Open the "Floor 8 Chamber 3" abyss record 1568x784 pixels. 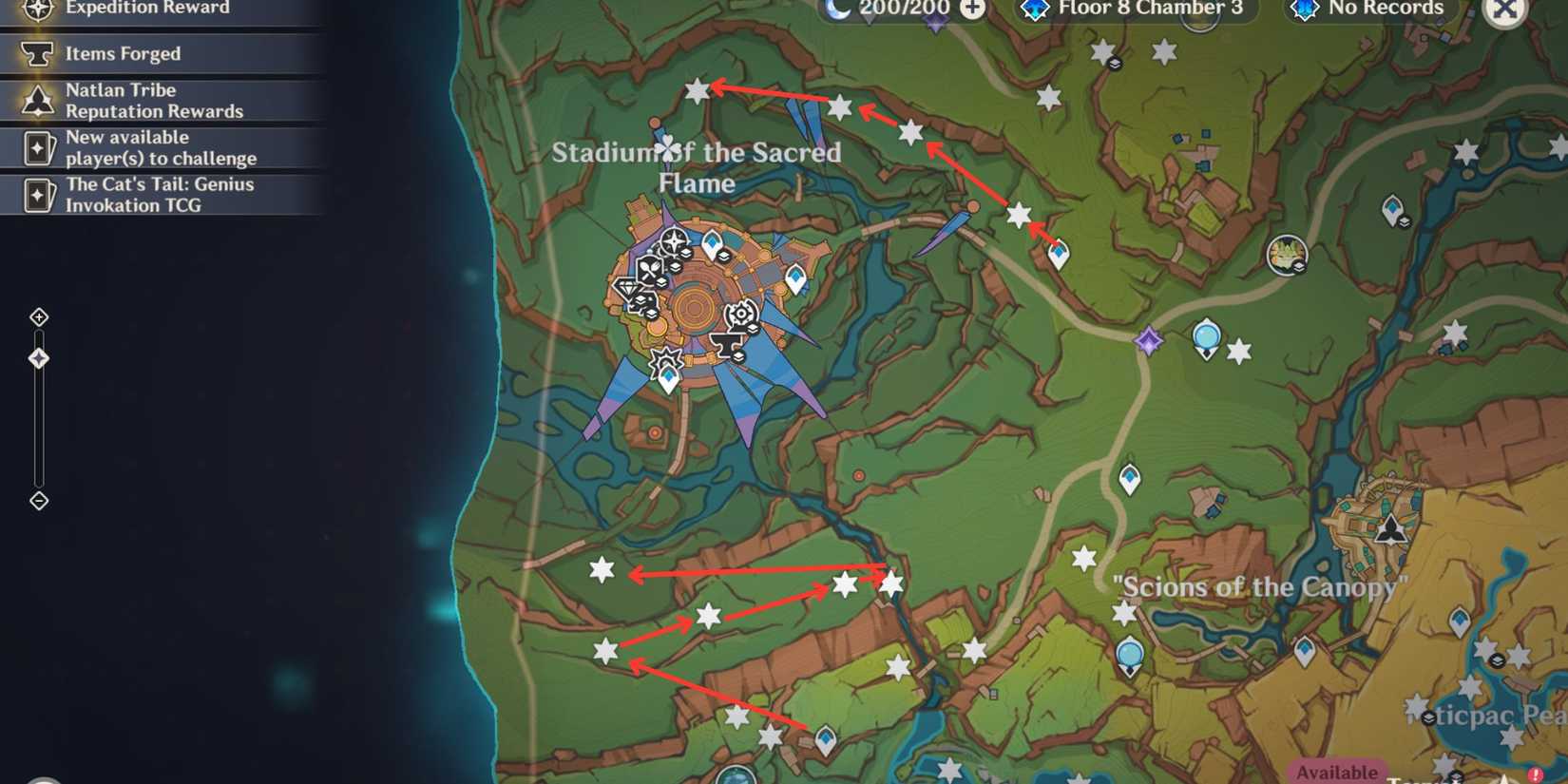pyautogui.click(x=1150, y=10)
